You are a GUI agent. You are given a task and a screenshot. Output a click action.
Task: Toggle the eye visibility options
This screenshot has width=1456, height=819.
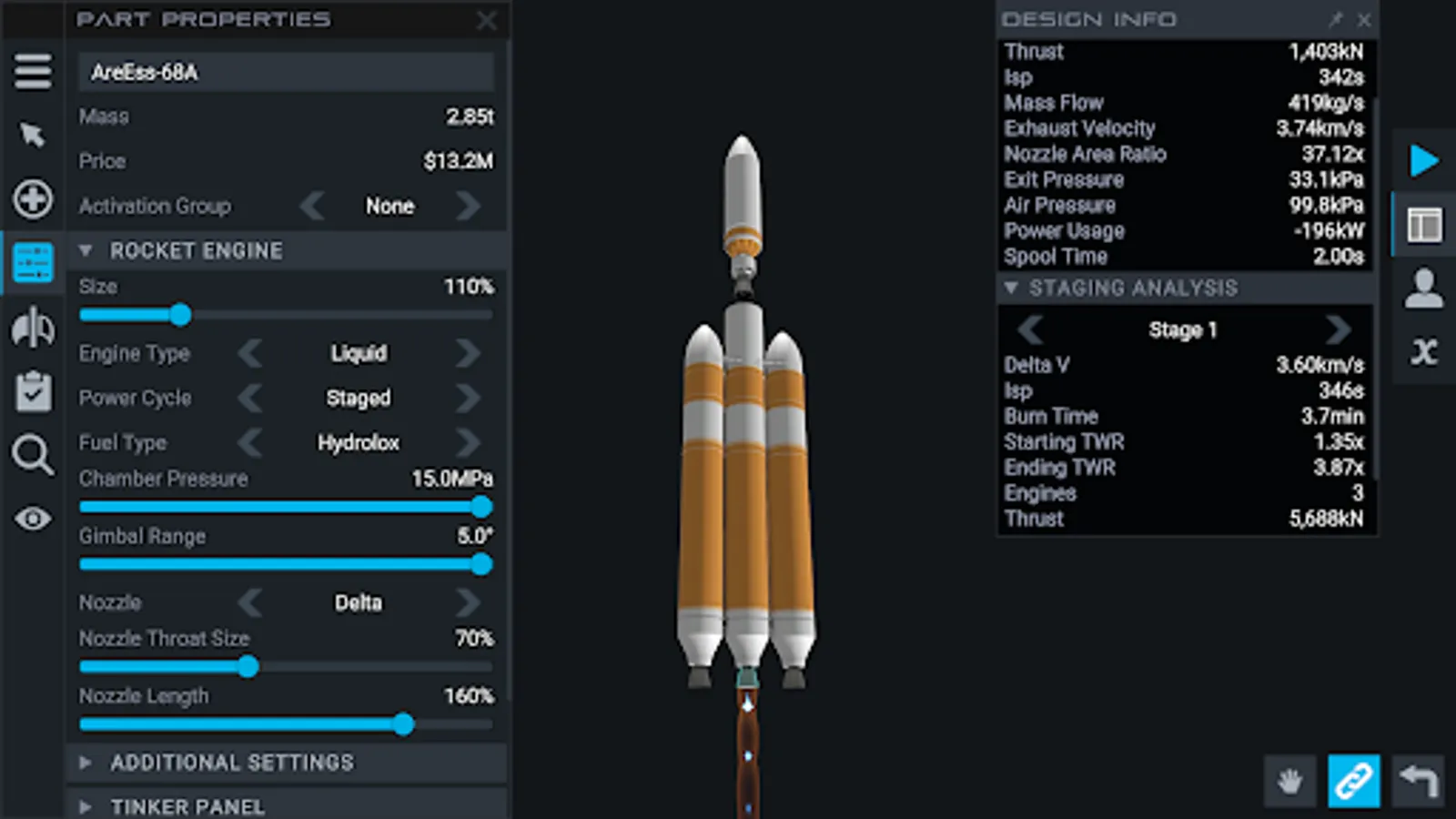tap(32, 519)
